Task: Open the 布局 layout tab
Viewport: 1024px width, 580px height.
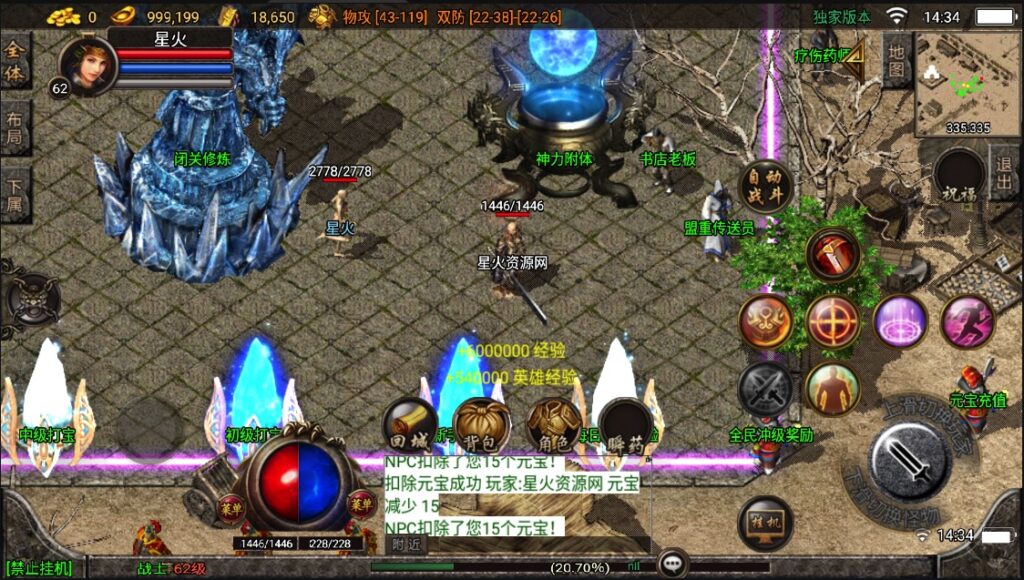Action: tap(14, 128)
